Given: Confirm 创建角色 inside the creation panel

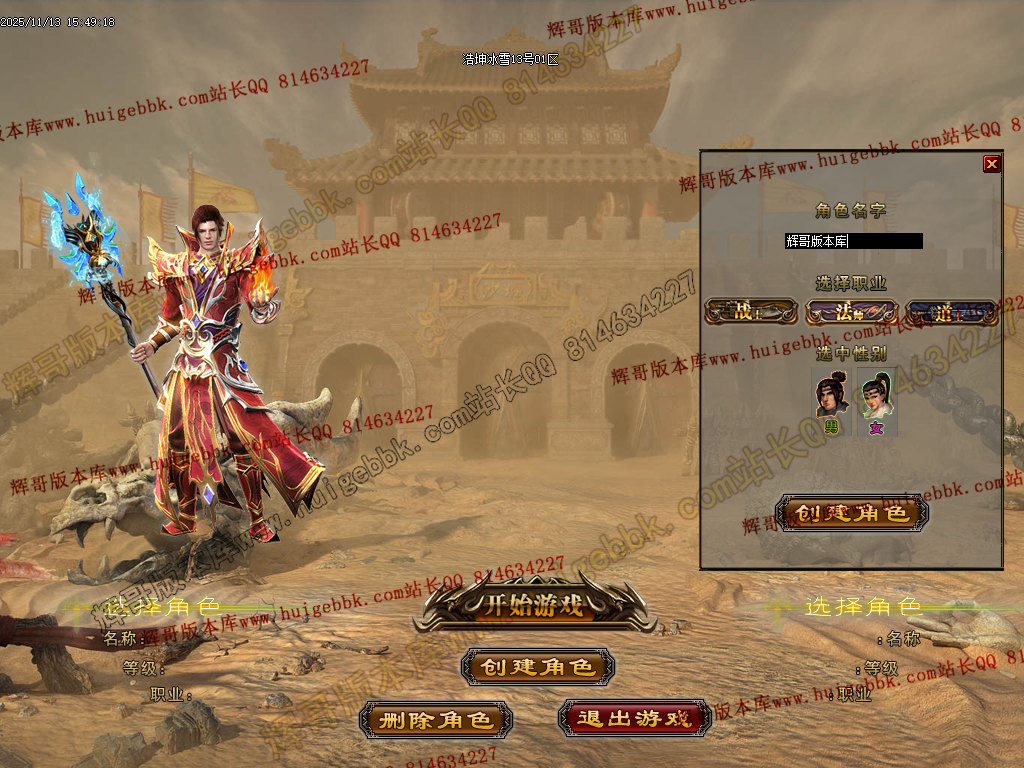Looking at the screenshot, I should pyautogui.click(x=852, y=513).
